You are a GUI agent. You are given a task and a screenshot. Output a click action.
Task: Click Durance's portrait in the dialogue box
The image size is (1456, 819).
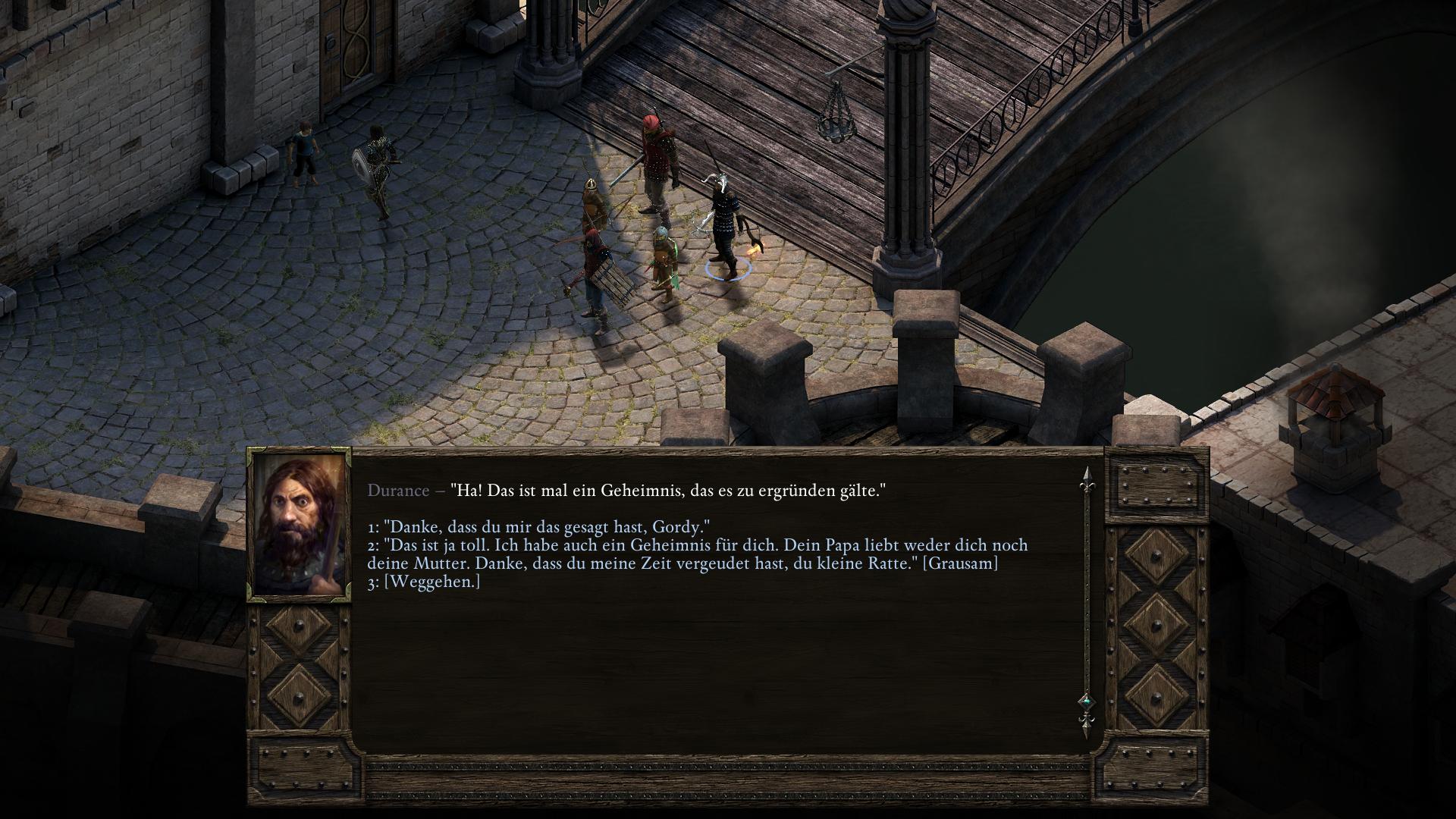coord(299,525)
